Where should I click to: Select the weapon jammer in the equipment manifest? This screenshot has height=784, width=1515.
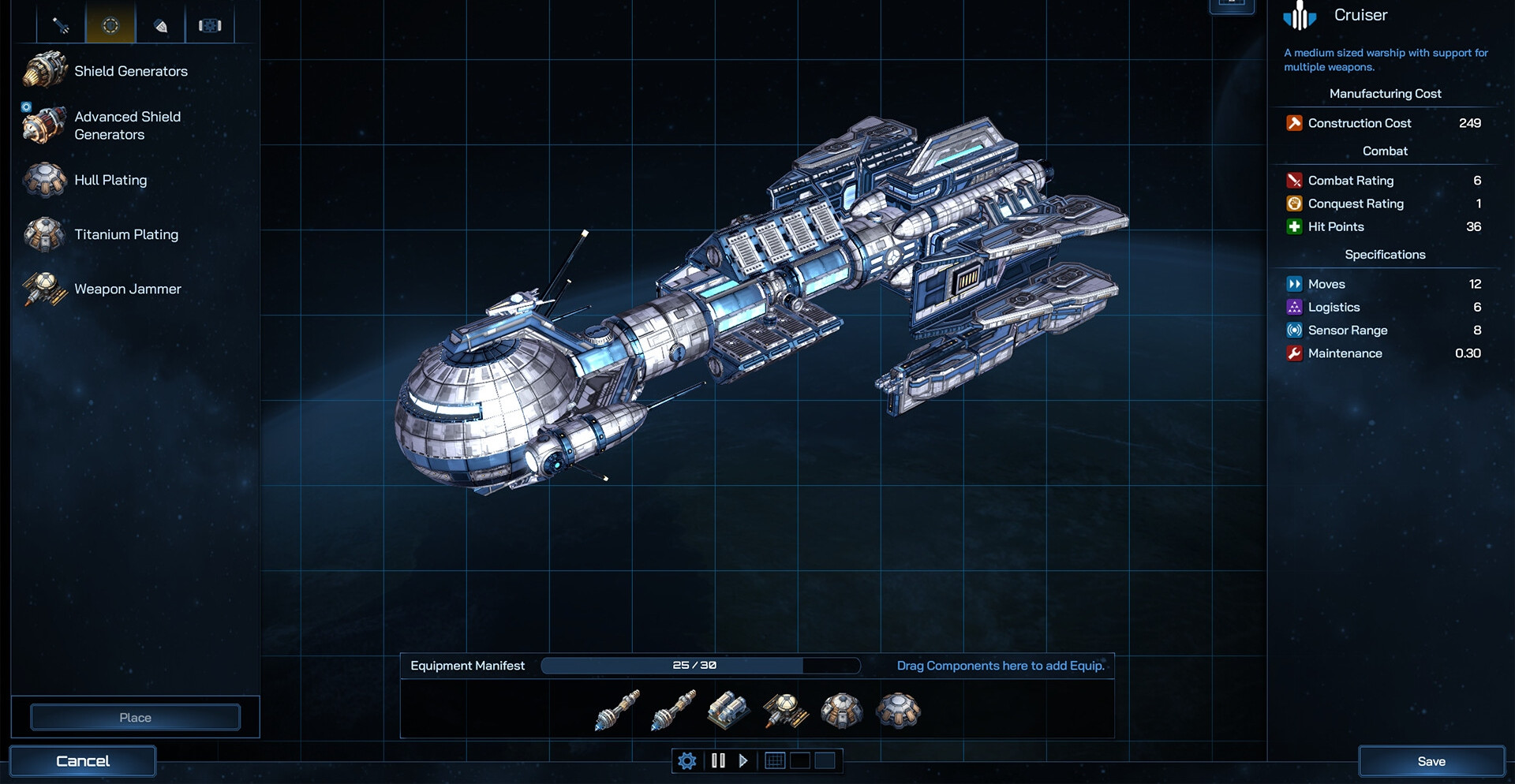[785, 711]
